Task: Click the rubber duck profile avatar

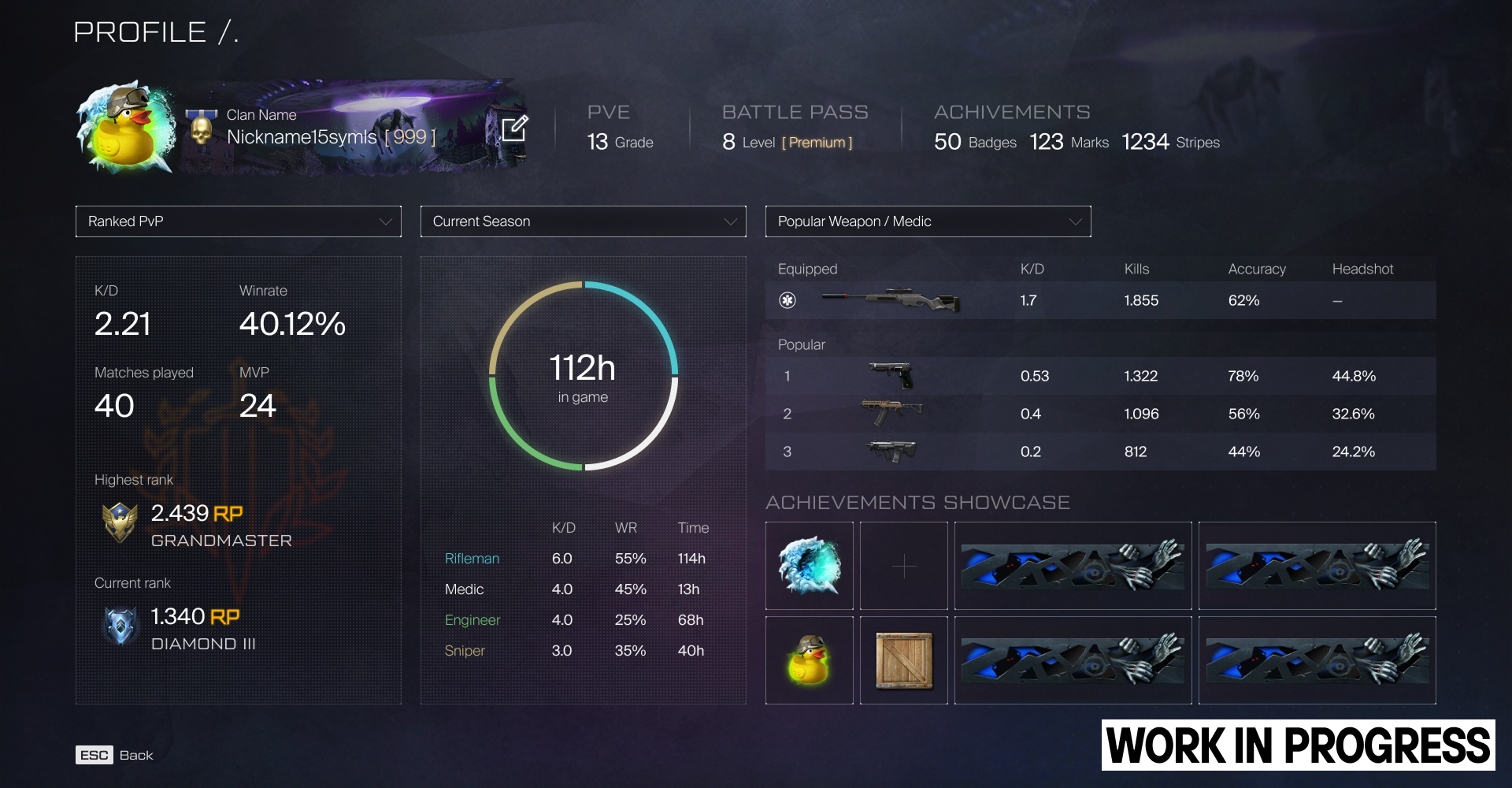Action: pyautogui.click(x=126, y=128)
